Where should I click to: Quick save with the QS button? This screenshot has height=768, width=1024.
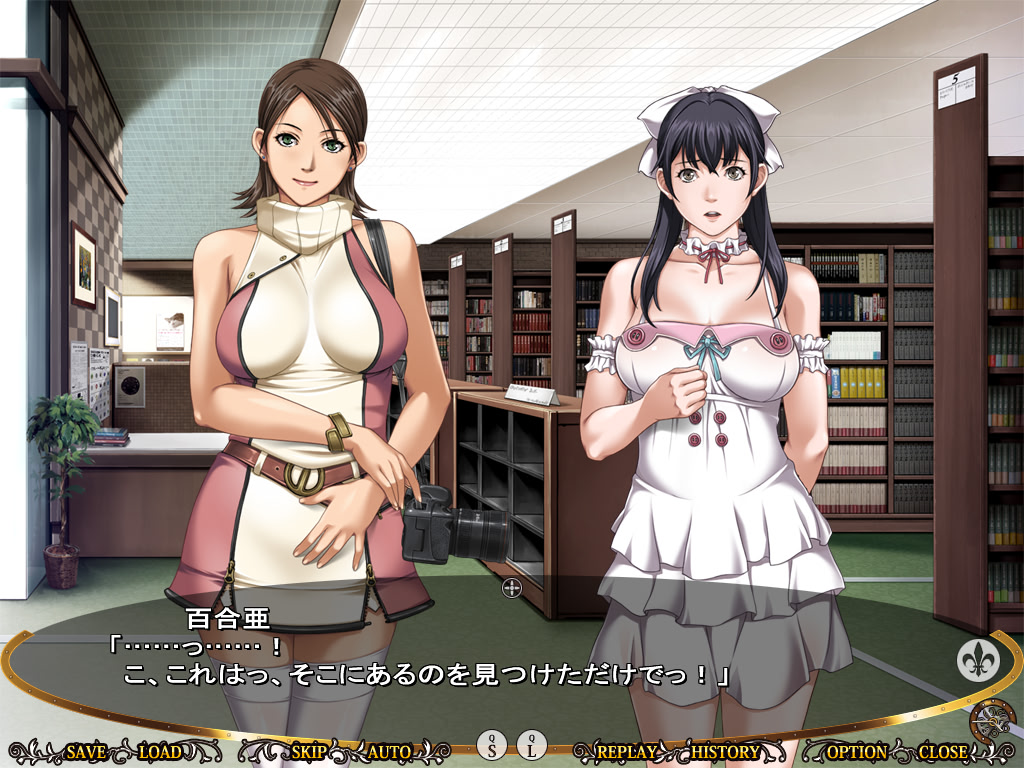point(492,744)
